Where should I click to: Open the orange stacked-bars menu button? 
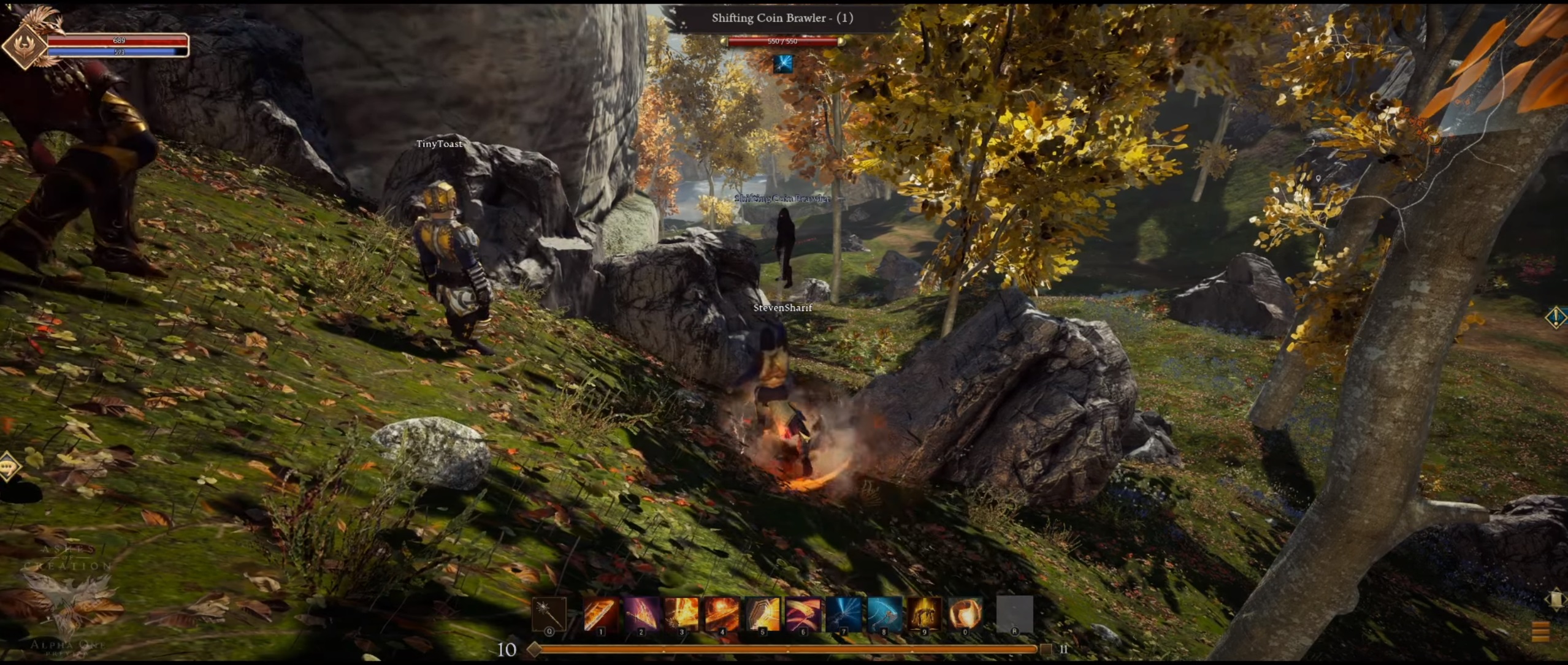[1540, 631]
